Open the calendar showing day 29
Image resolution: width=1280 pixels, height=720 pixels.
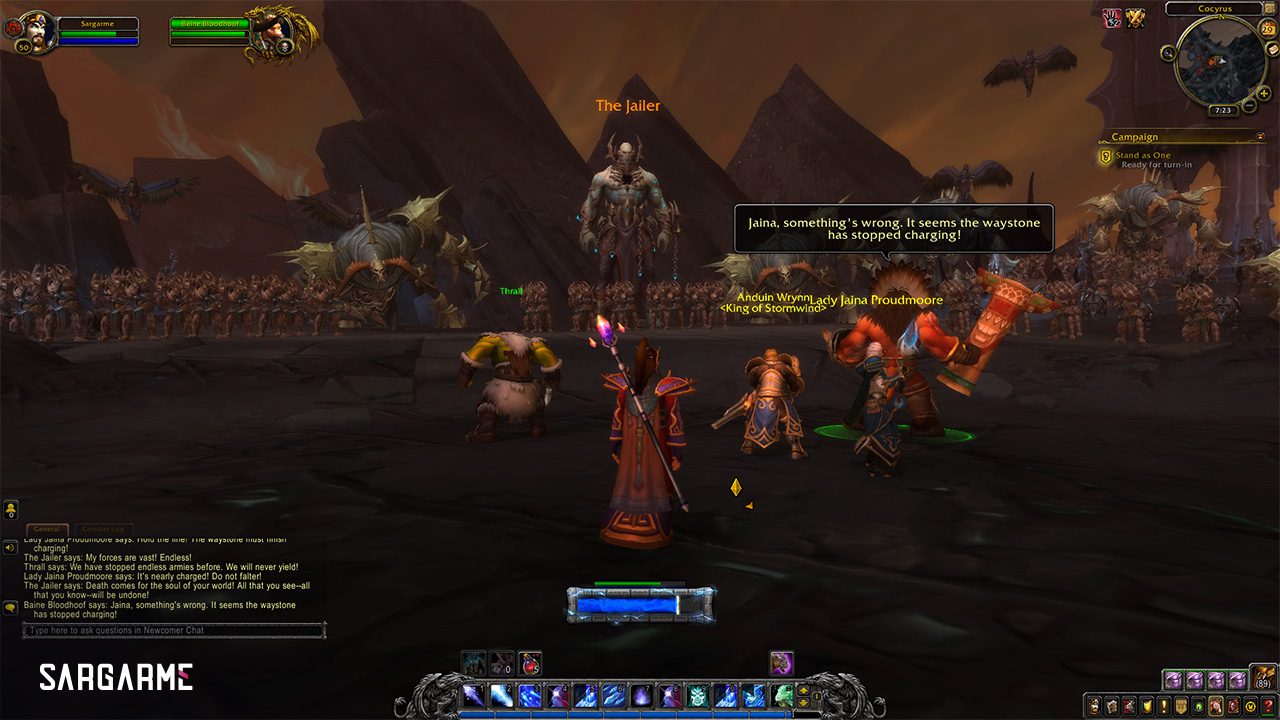pyautogui.click(x=1268, y=29)
